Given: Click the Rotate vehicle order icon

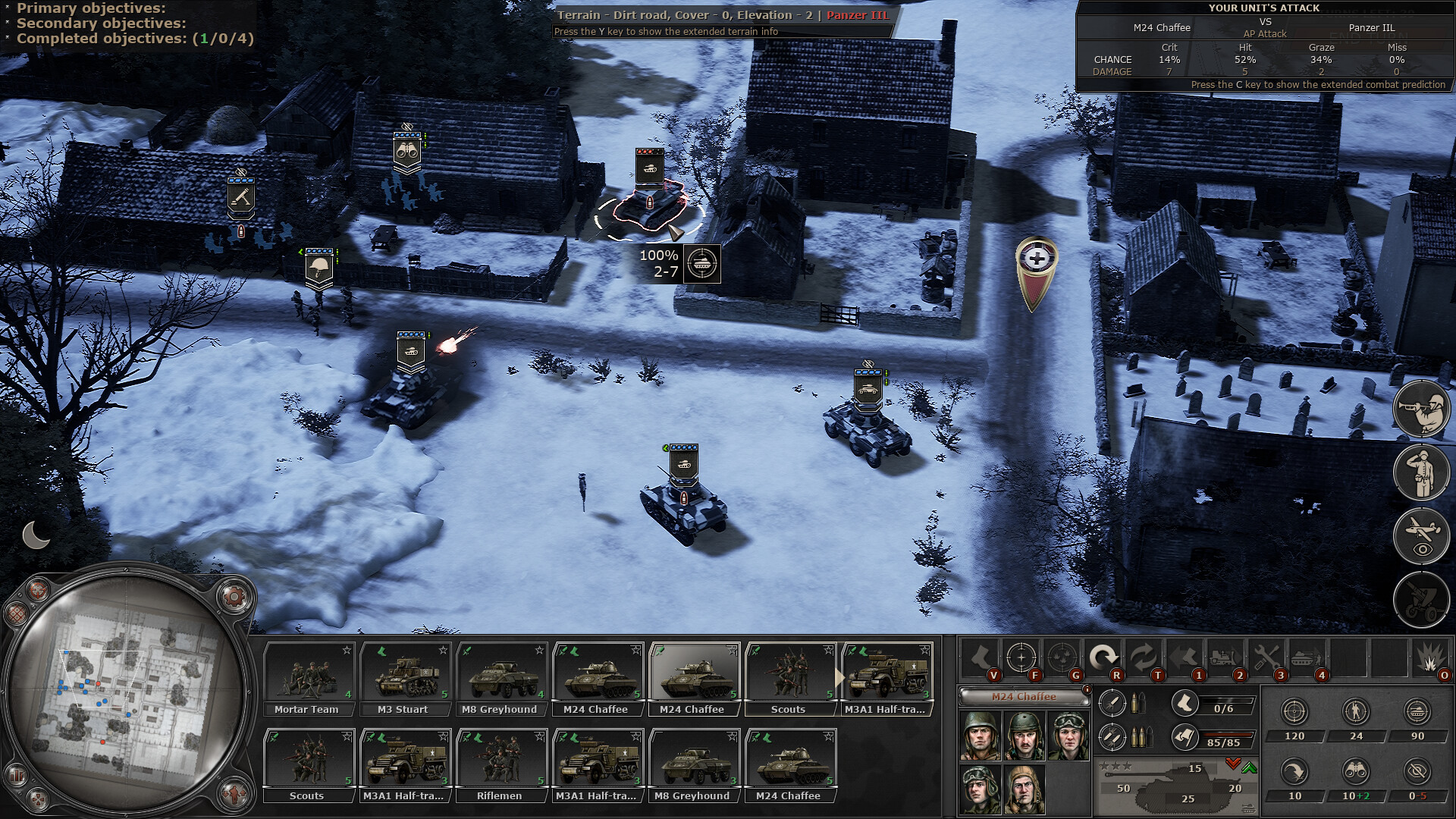Looking at the screenshot, I should coord(1103,658).
